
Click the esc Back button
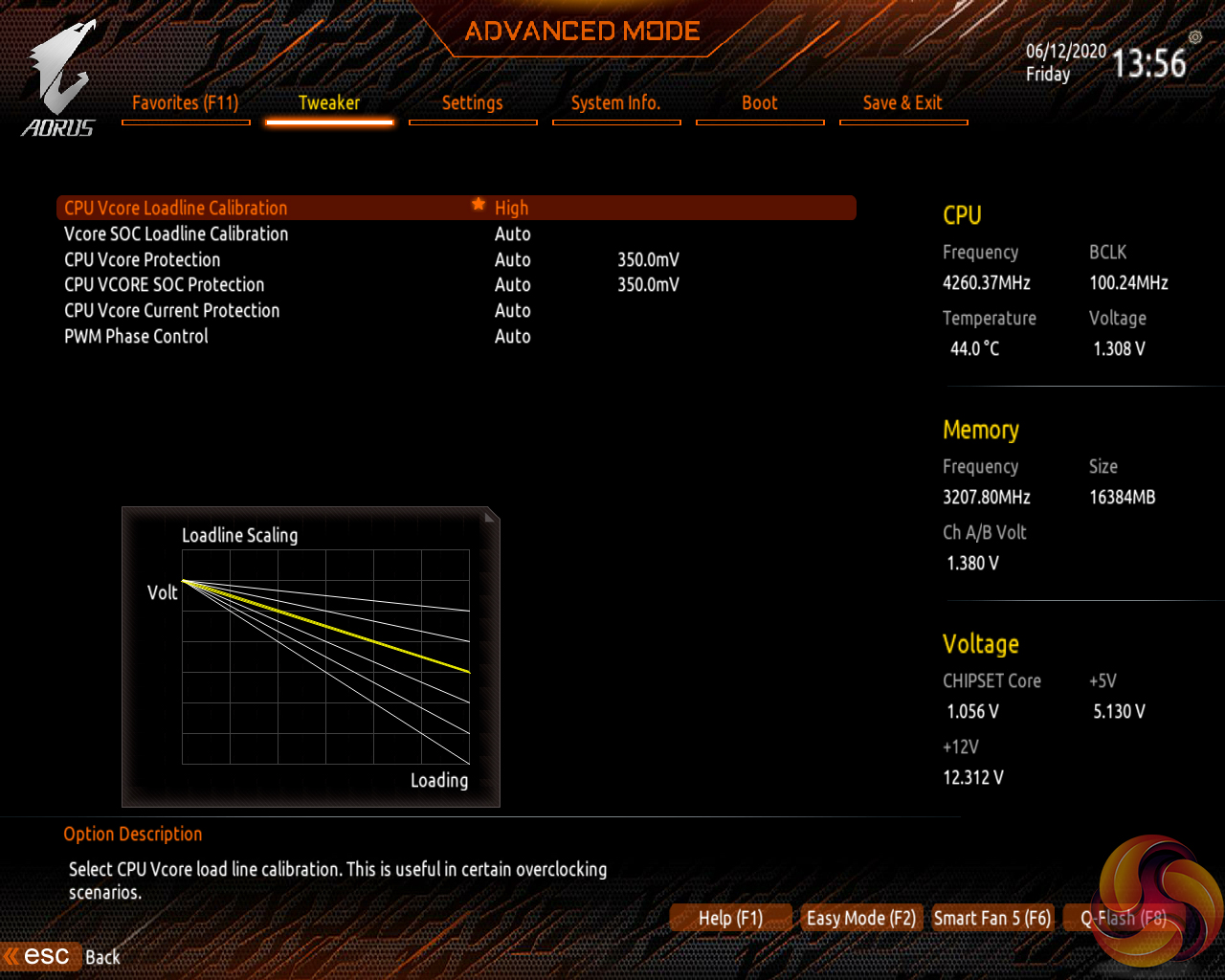pos(63,956)
